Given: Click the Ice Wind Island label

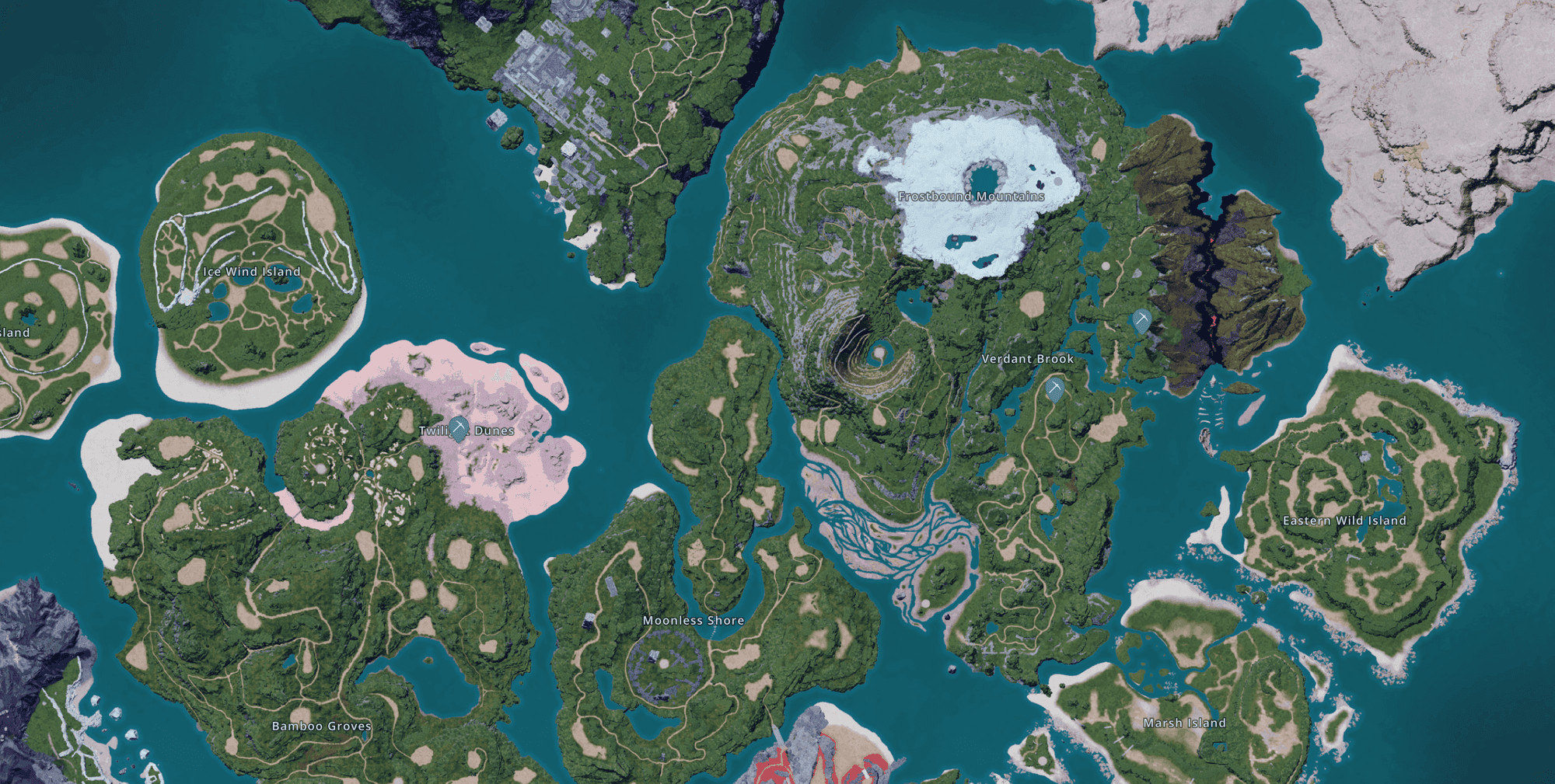Looking at the screenshot, I should pos(252,272).
